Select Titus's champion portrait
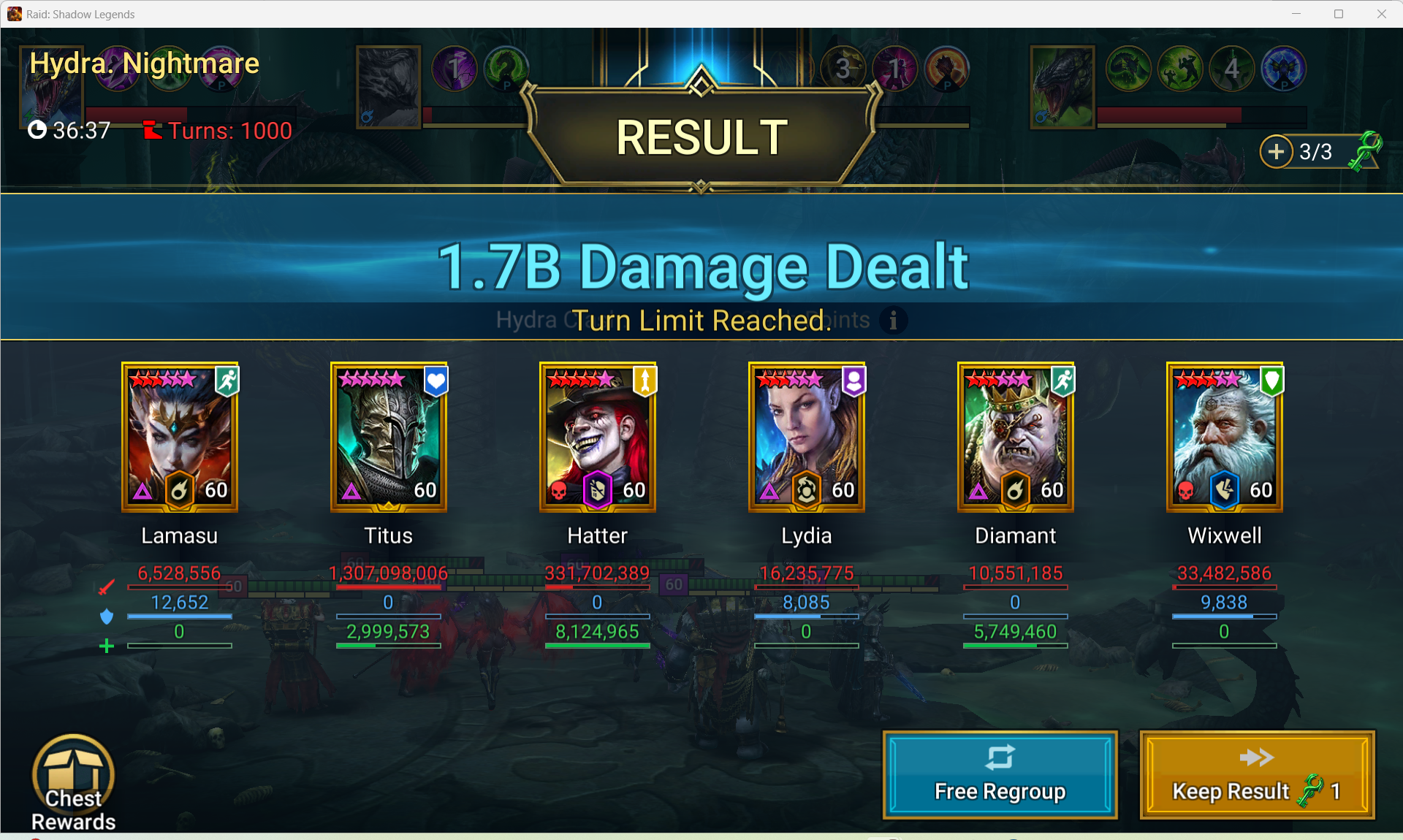 pyautogui.click(x=389, y=437)
